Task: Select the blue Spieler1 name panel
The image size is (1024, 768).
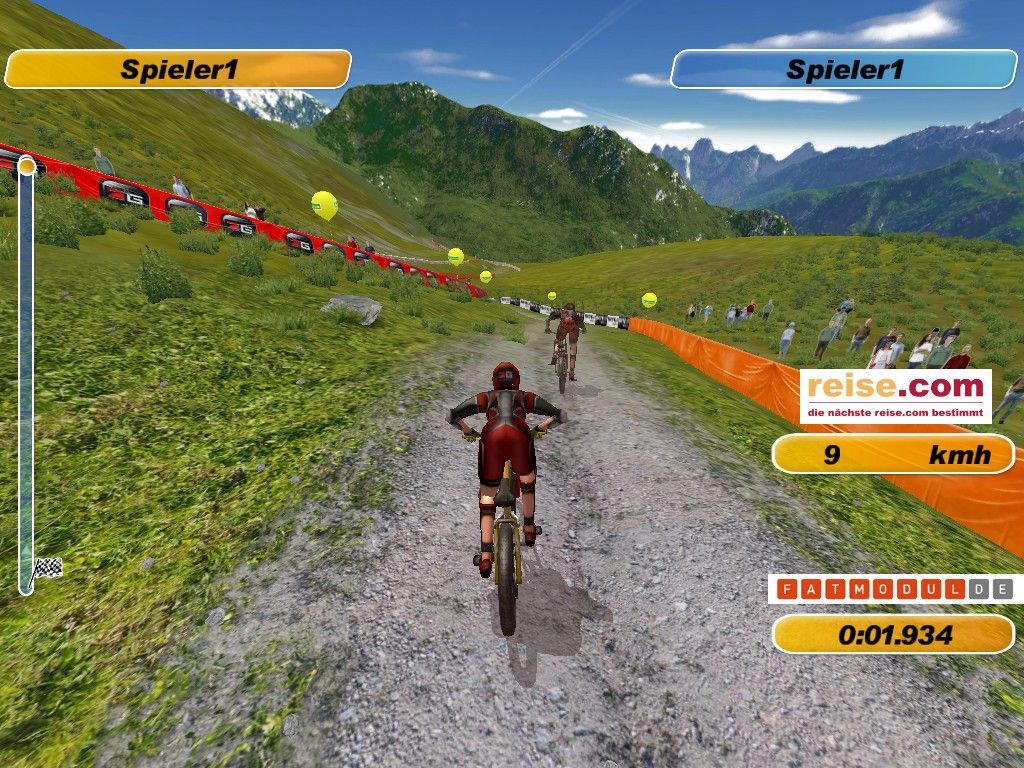Action: tap(844, 70)
